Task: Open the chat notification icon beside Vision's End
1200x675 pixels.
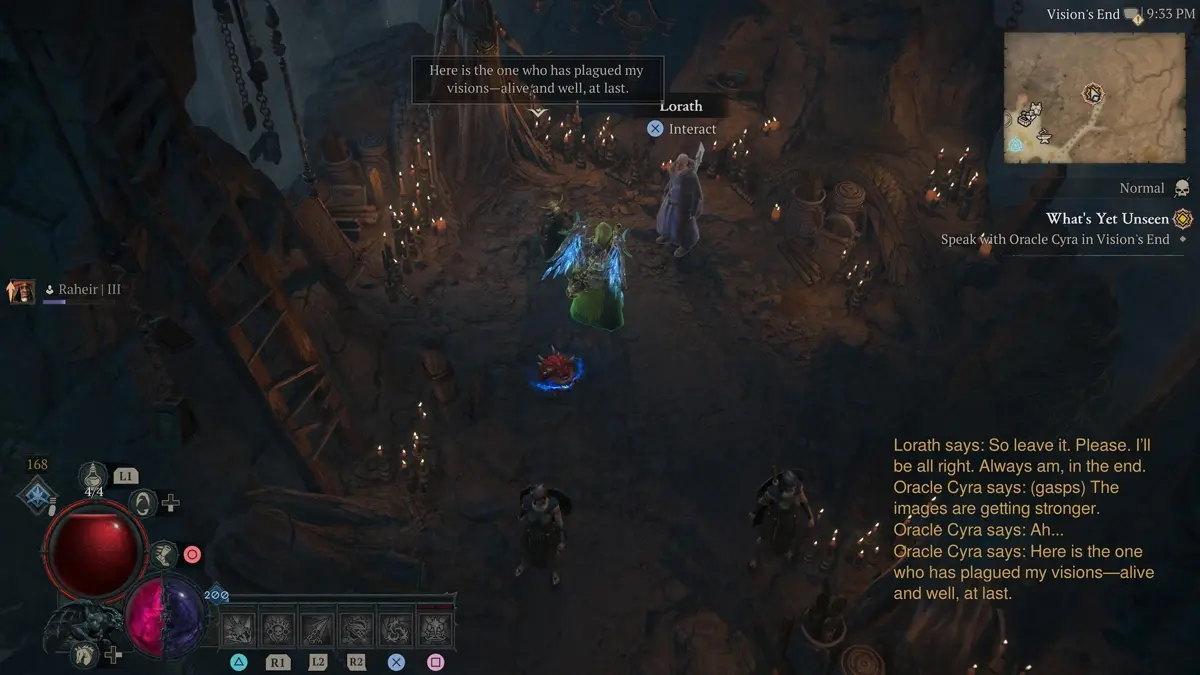Action: 1132,15
